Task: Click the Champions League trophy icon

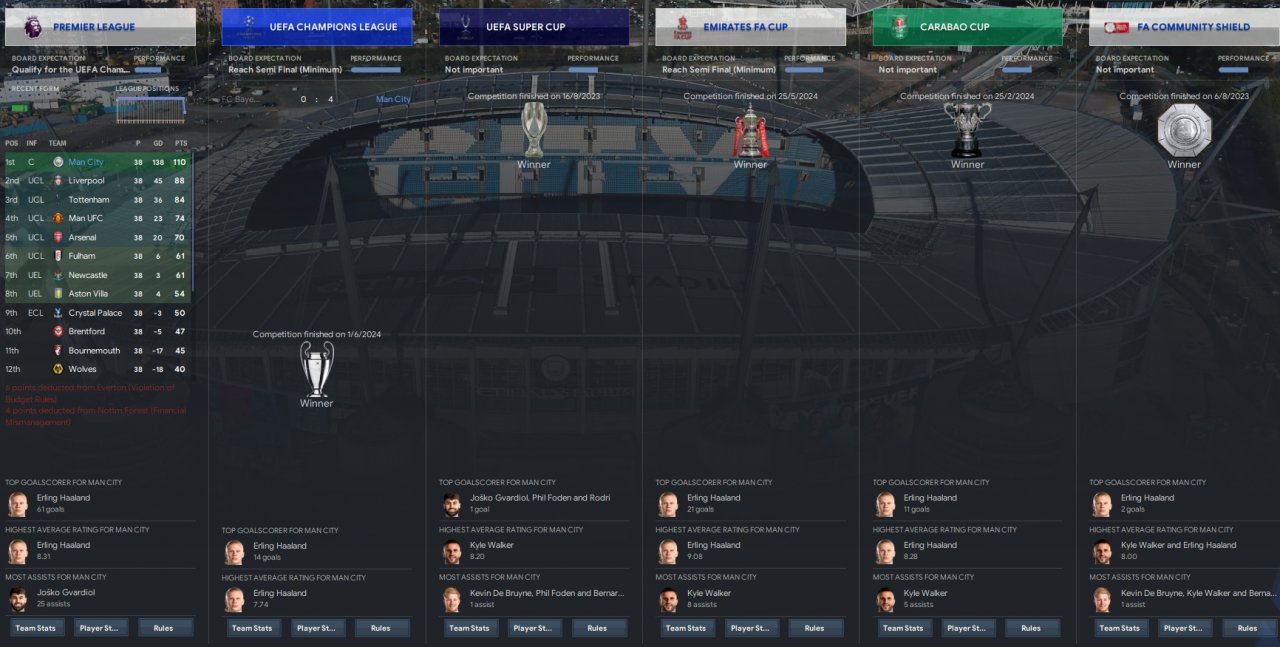Action: pos(317,368)
